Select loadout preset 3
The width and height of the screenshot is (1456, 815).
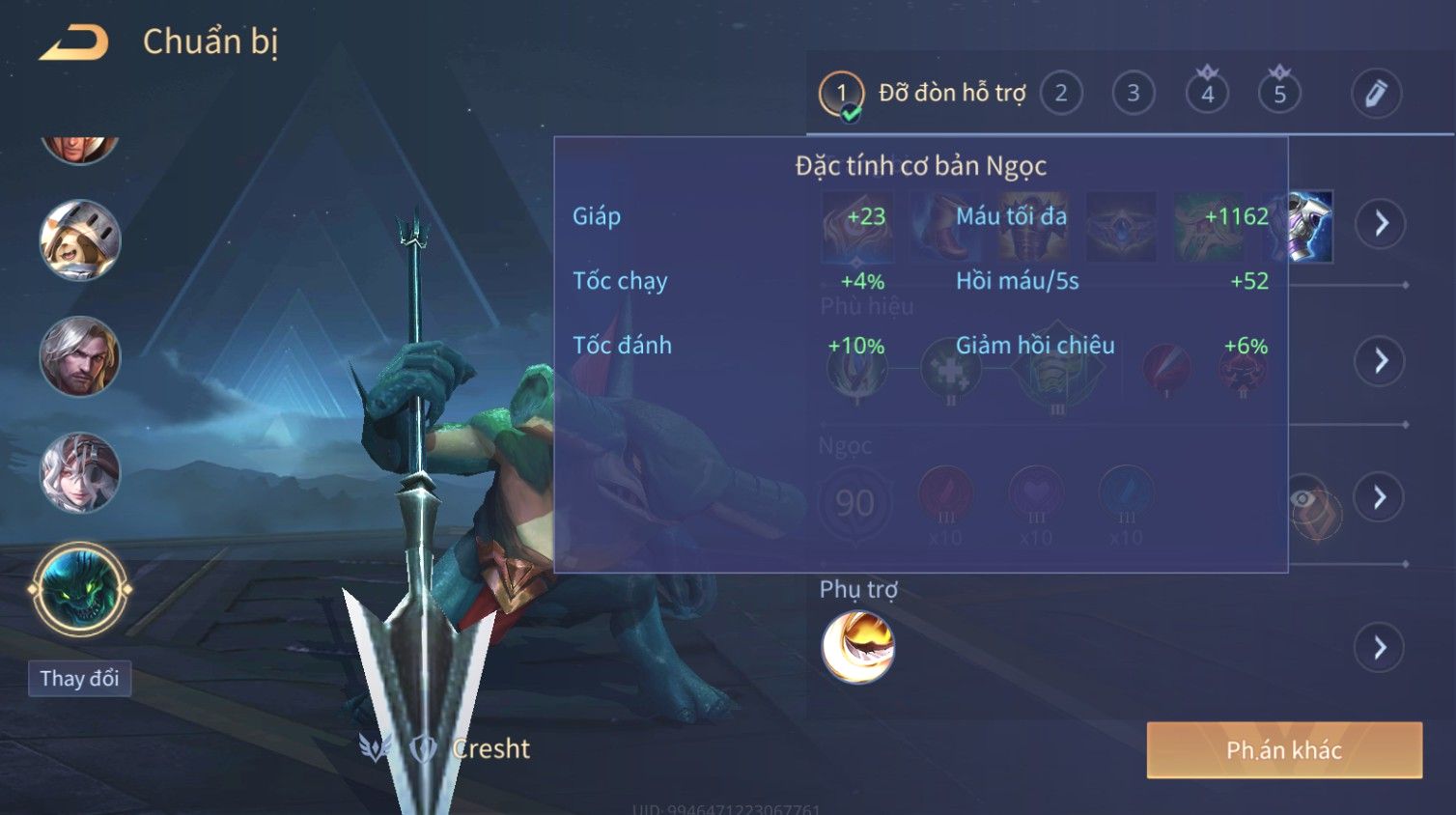(x=1134, y=94)
